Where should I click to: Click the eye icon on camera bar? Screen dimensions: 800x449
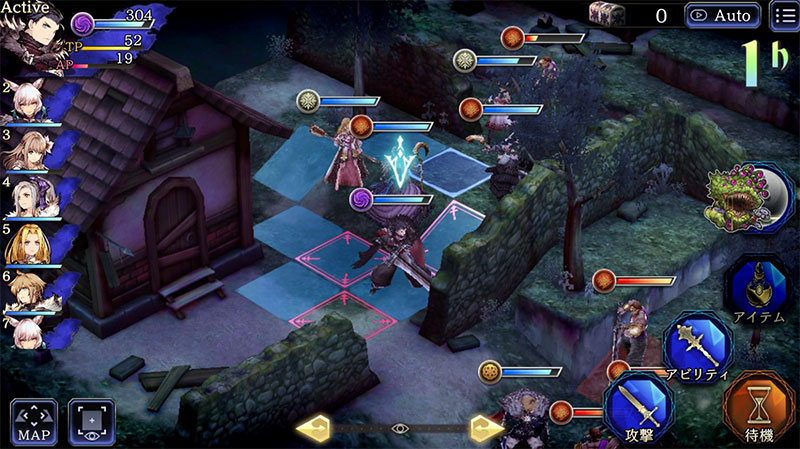tap(400, 428)
